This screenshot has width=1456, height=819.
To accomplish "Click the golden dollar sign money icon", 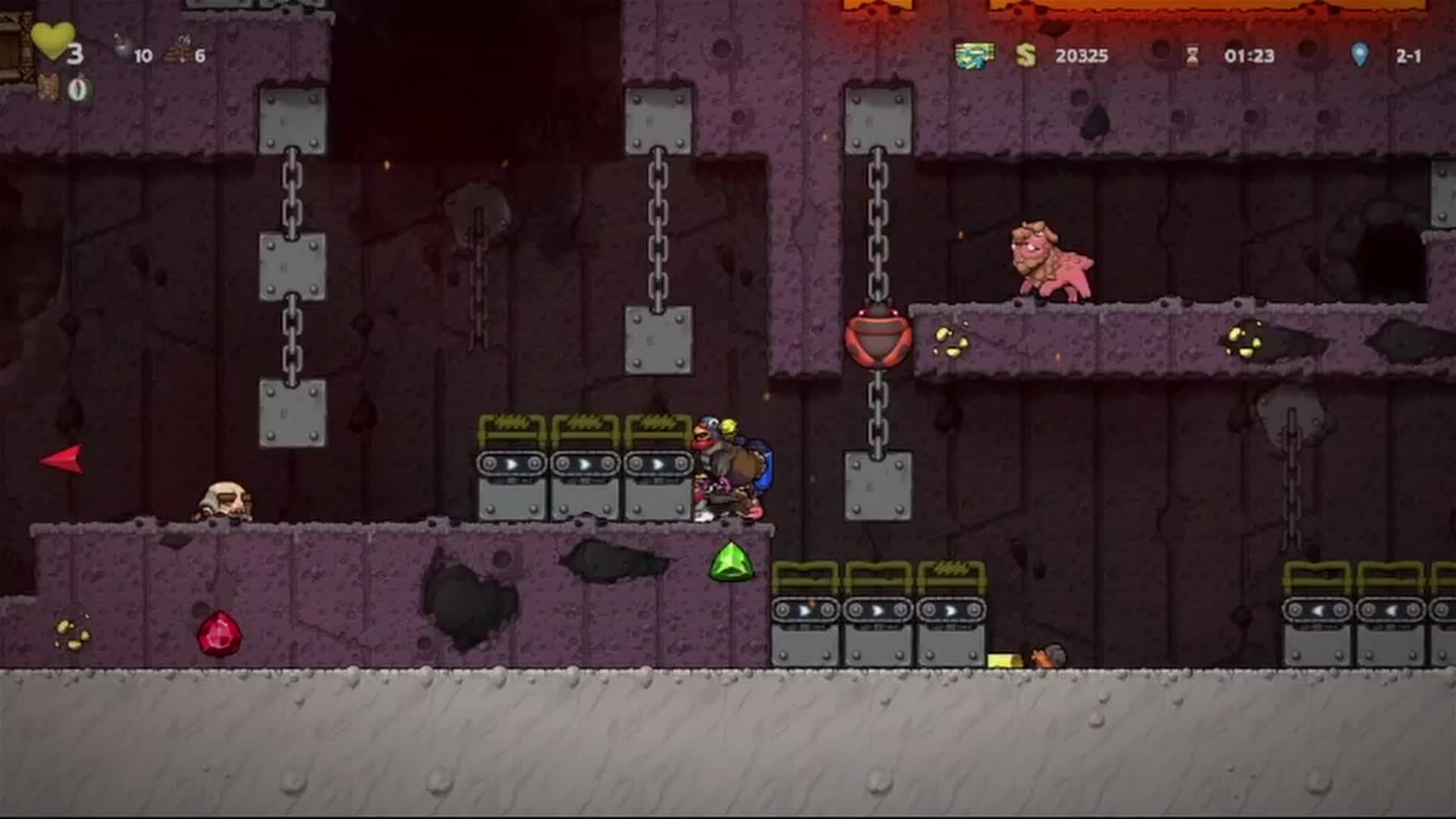I will [x=1028, y=56].
